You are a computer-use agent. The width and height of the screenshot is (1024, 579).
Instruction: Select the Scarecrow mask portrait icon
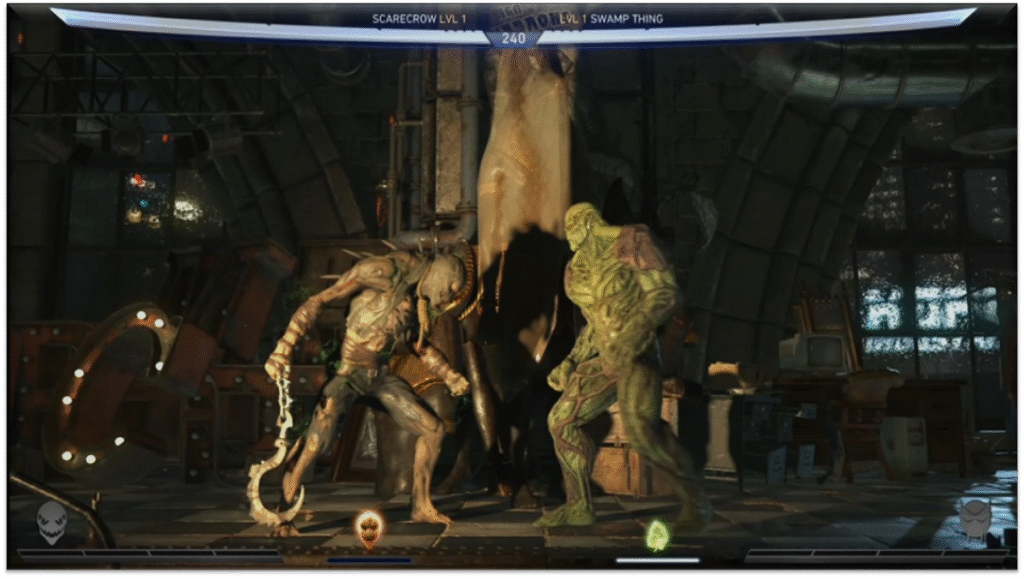pyautogui.click(x=52, y=521)
